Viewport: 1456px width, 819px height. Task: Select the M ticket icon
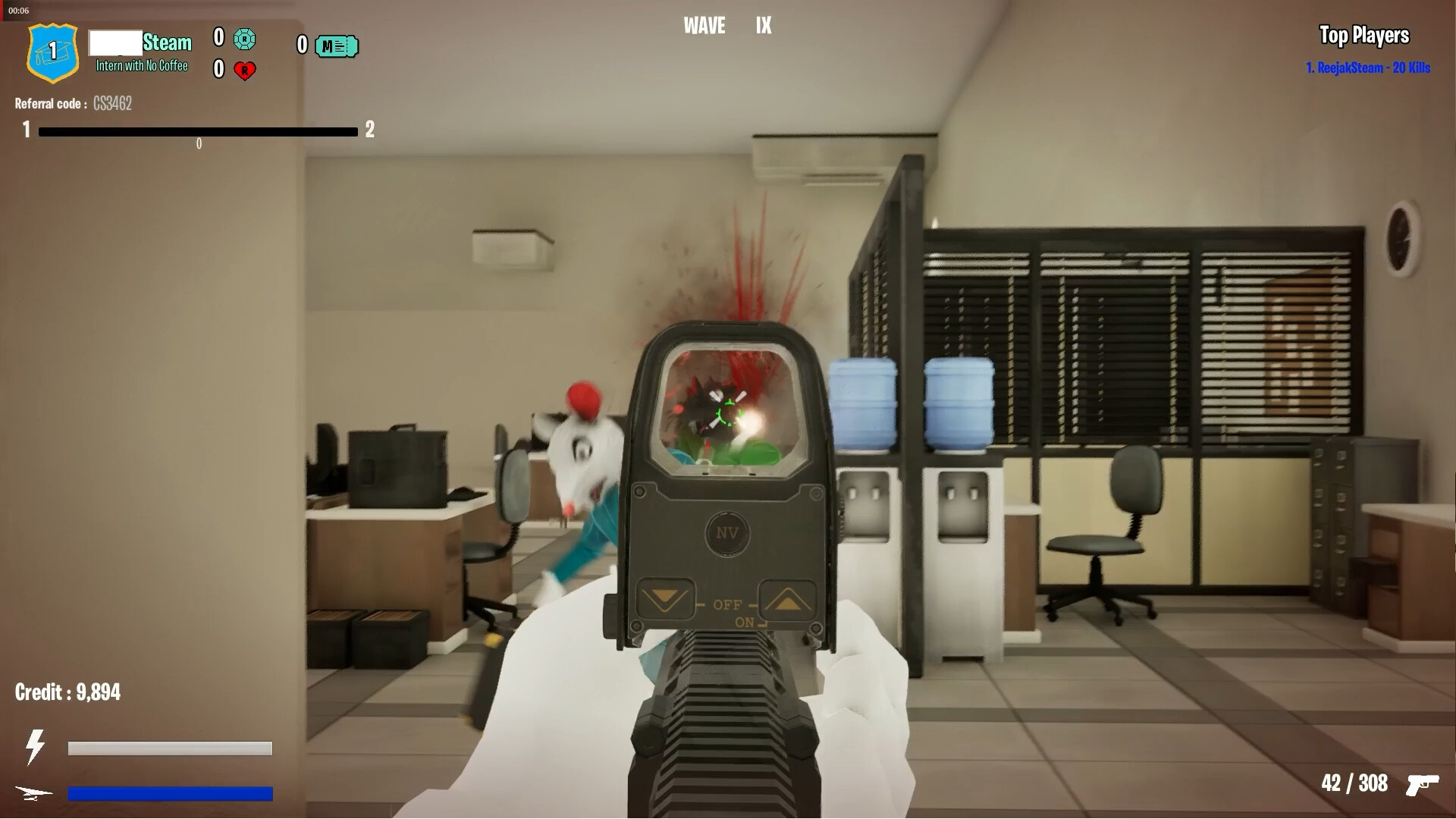336,46
